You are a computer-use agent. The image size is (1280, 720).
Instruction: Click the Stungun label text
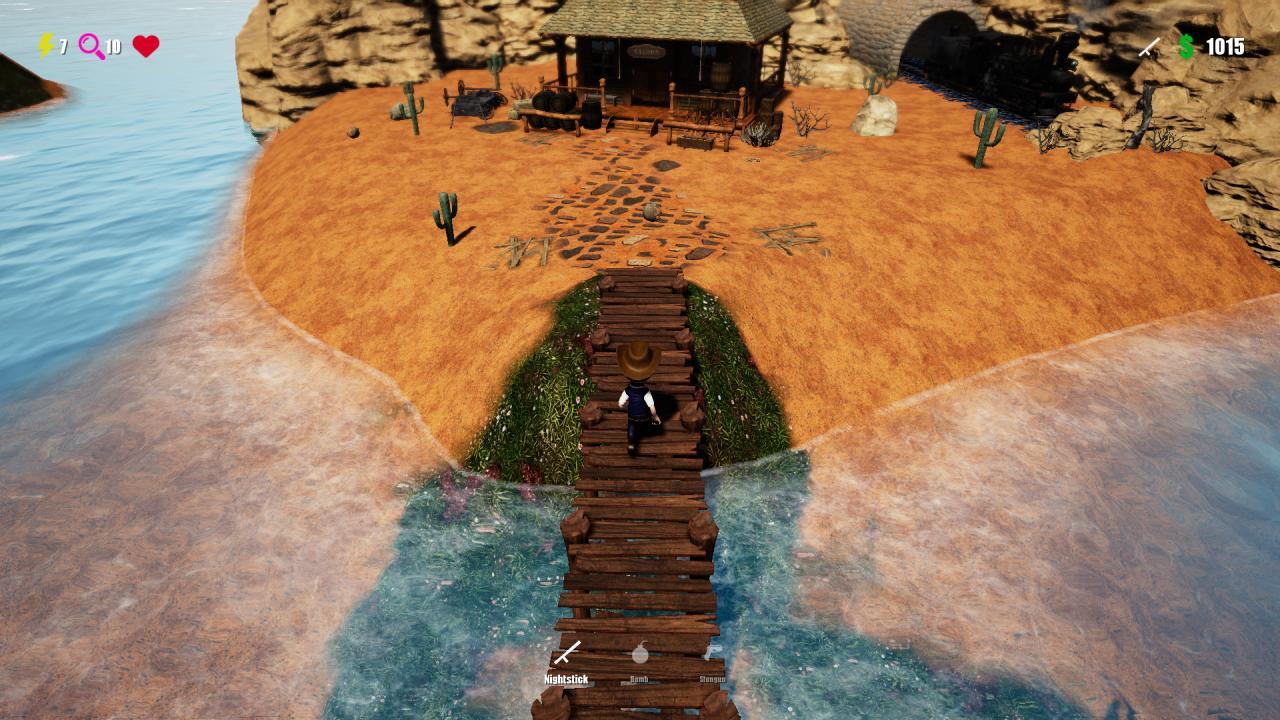tap(713, 677)
